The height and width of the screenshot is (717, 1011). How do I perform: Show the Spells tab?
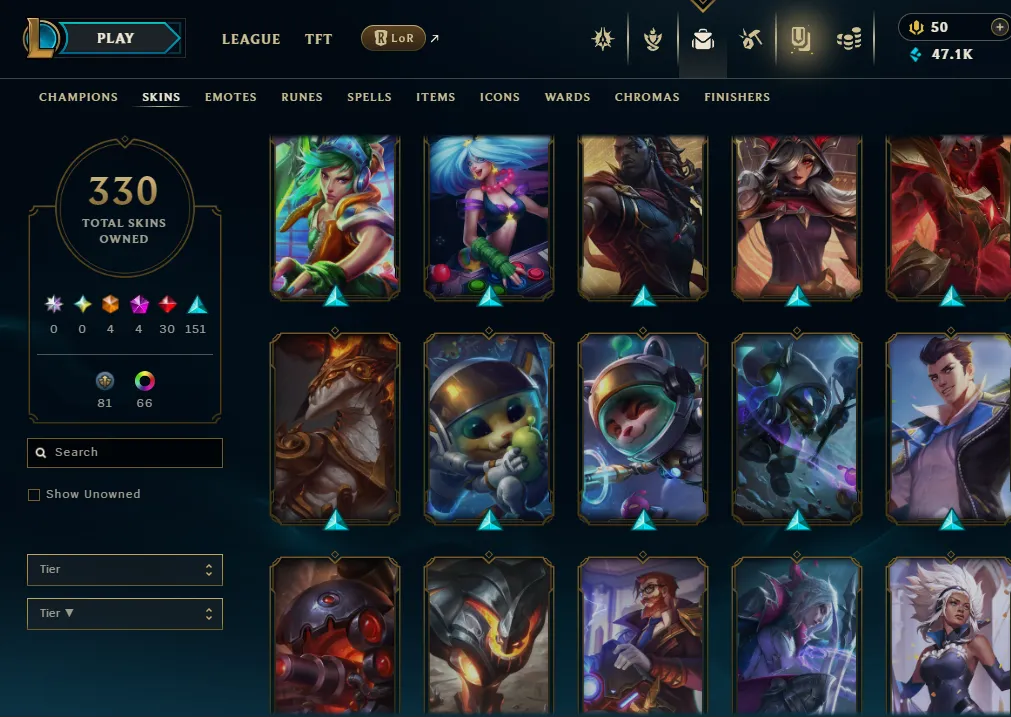pos(369,97)
